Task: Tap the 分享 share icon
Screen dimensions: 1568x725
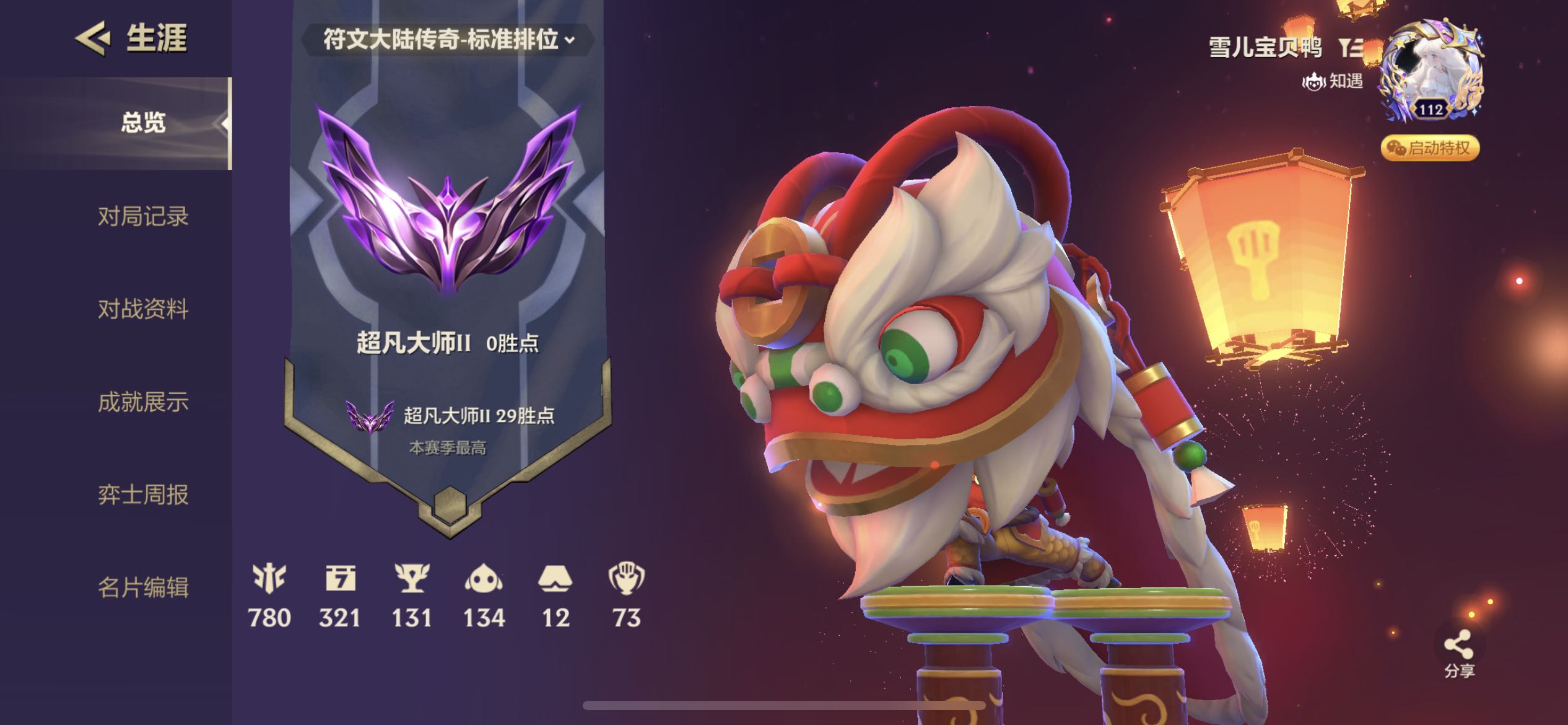Action: tap(1458, 652)
